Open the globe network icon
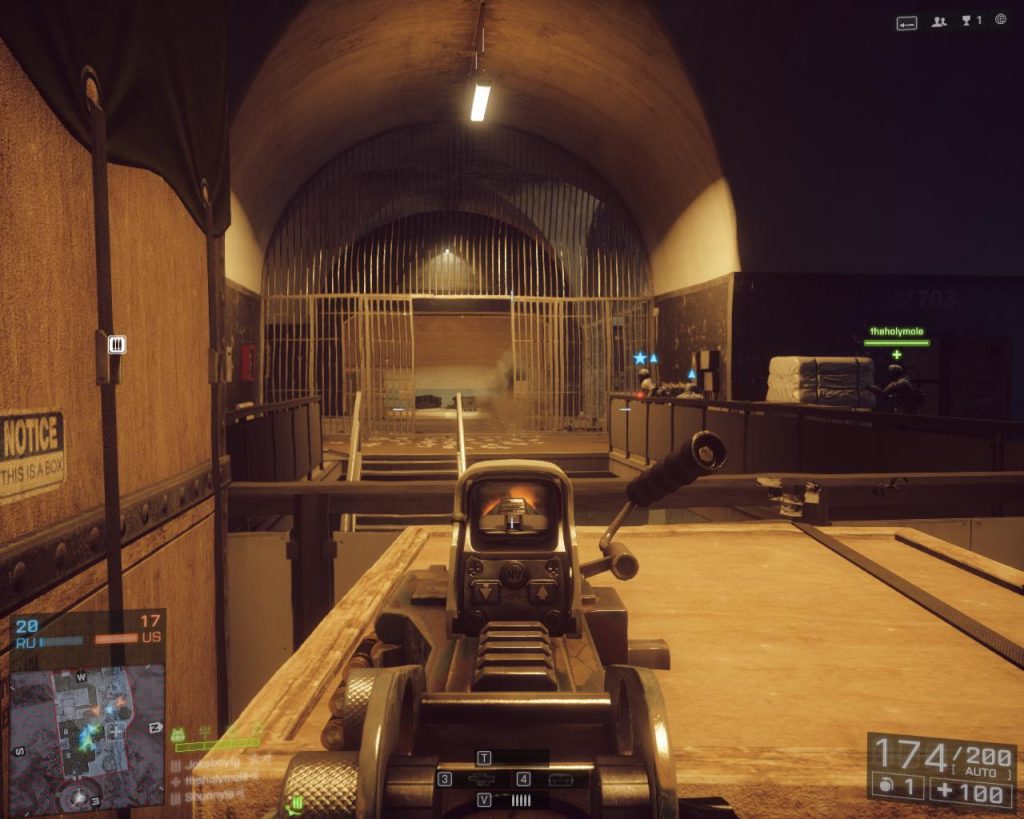 [1001, 20]
